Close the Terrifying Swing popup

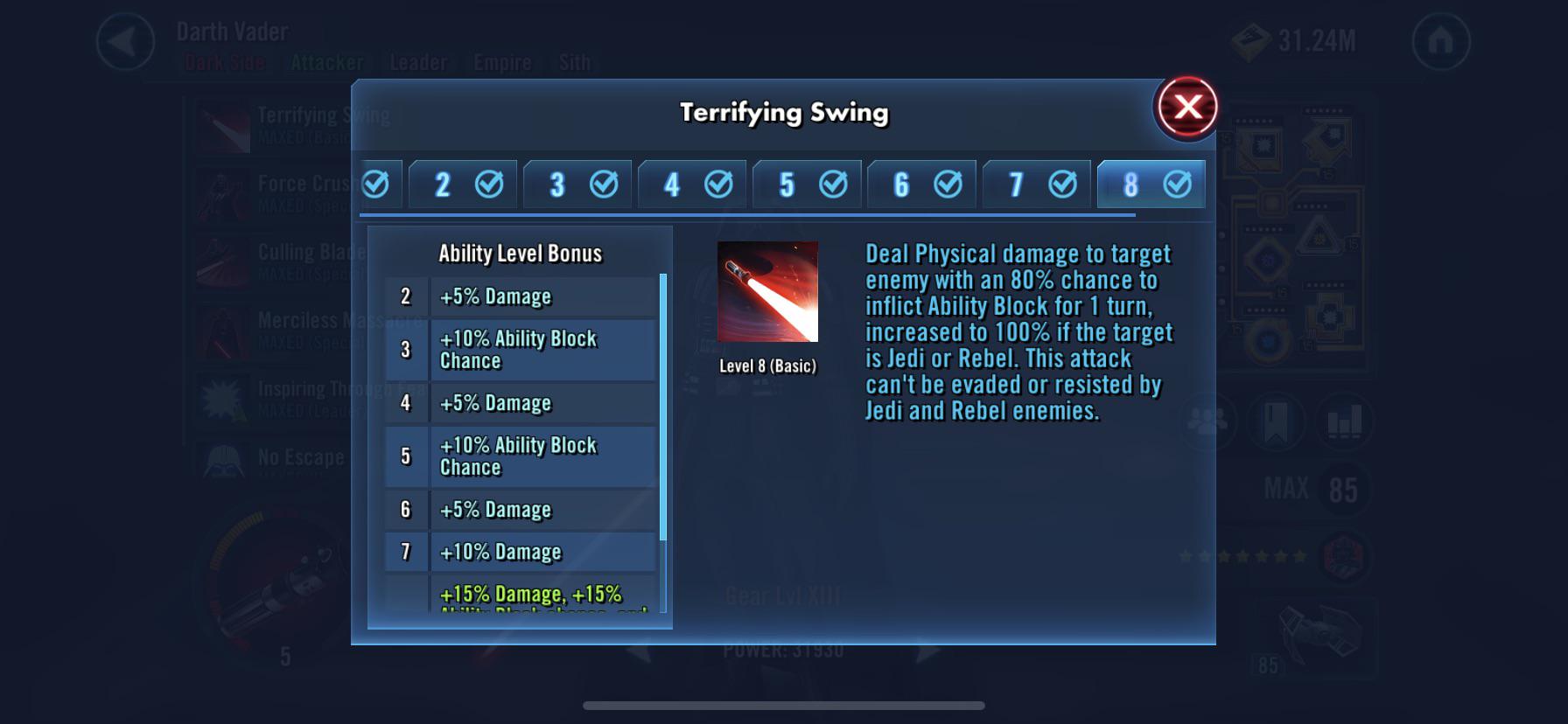1187,107
